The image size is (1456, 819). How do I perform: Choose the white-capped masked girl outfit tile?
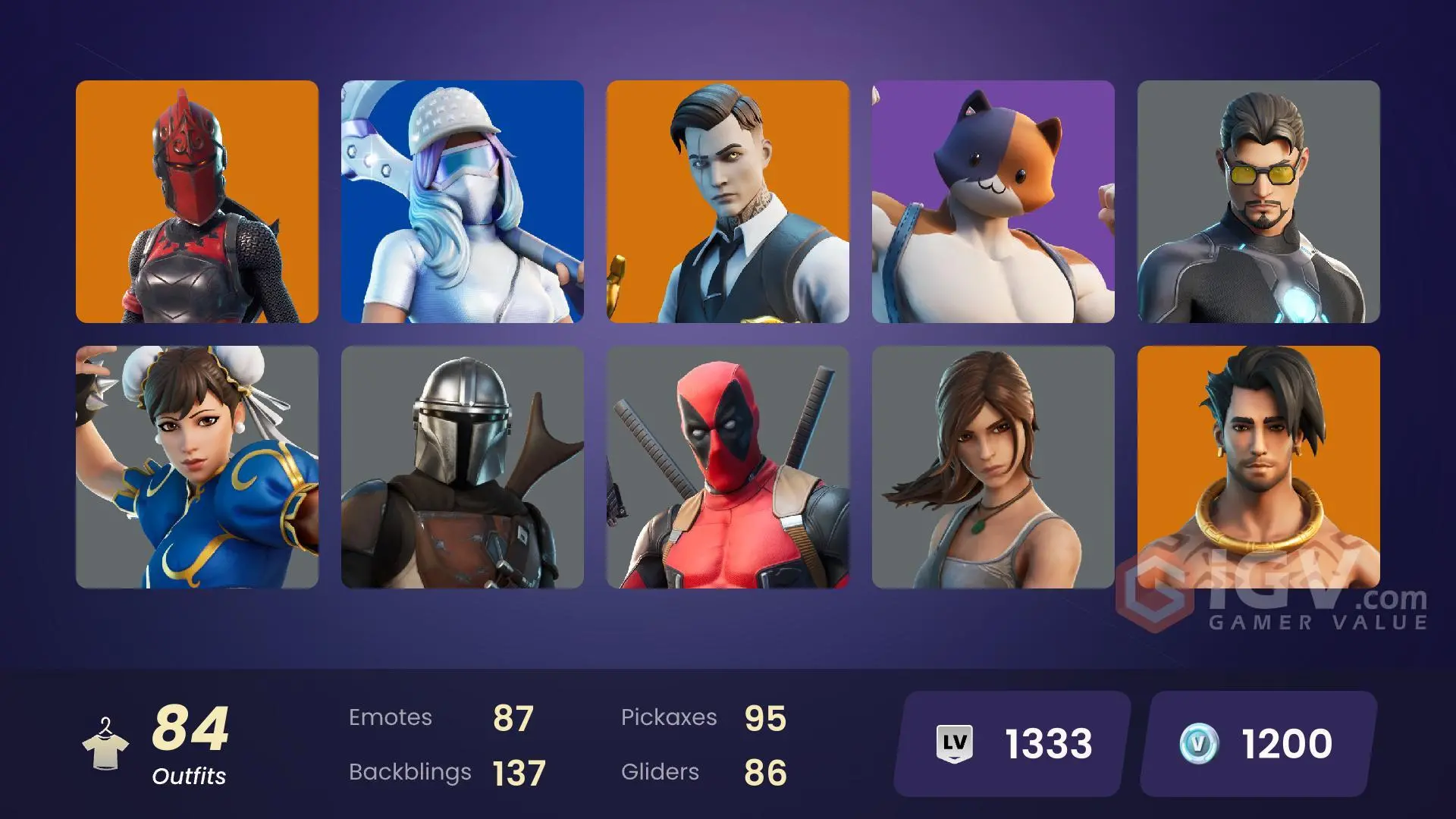click(463, 202)
